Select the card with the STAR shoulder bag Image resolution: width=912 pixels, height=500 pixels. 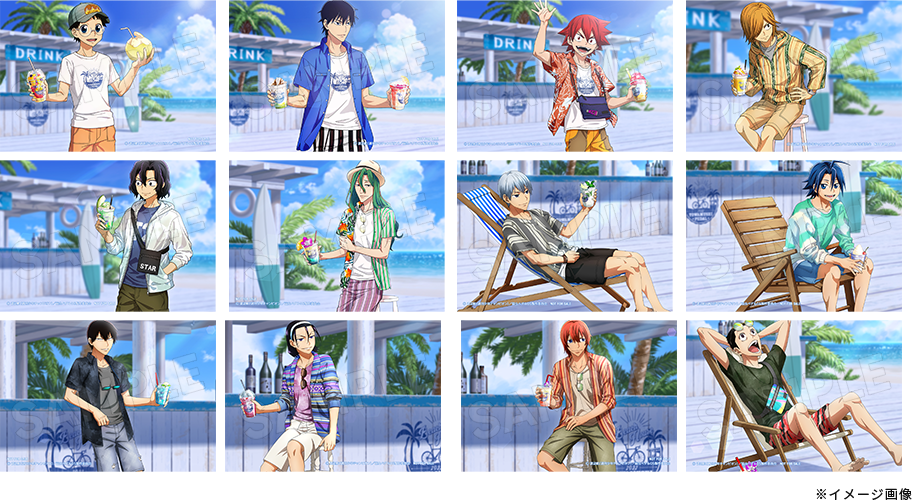point(108,236)
